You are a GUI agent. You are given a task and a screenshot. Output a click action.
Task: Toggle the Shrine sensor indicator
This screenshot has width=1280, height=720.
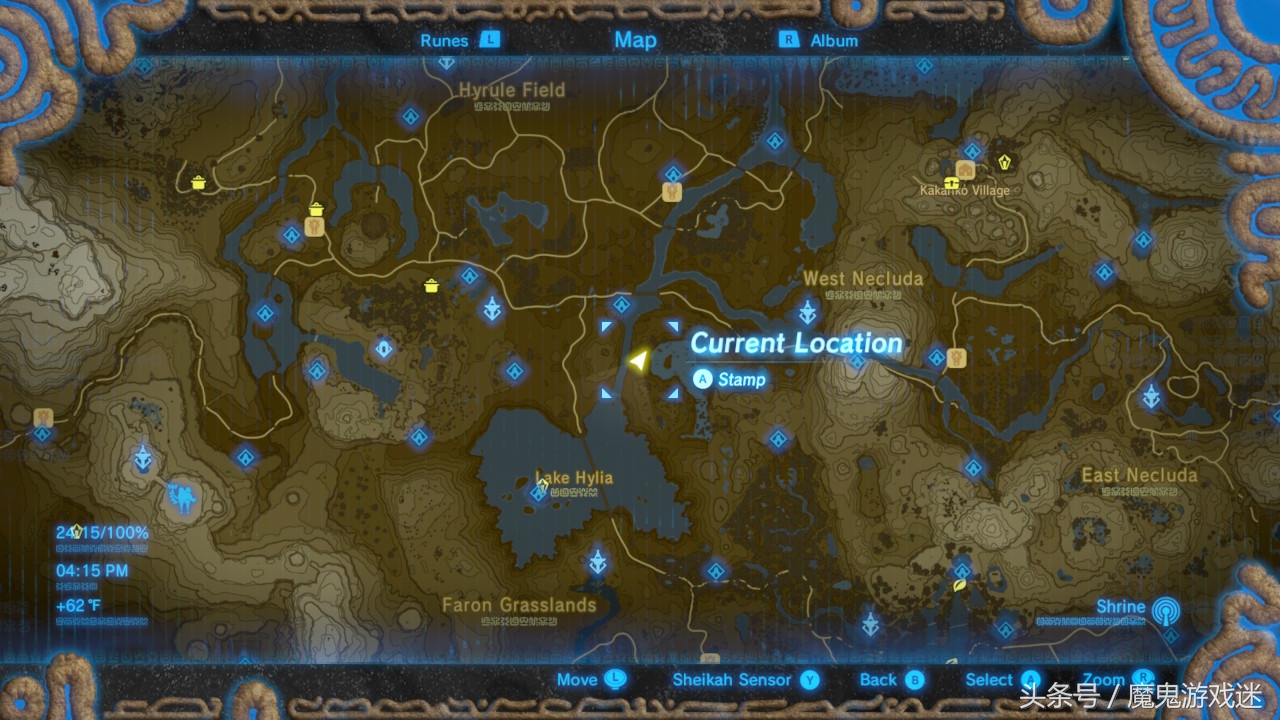(1163, 609)
